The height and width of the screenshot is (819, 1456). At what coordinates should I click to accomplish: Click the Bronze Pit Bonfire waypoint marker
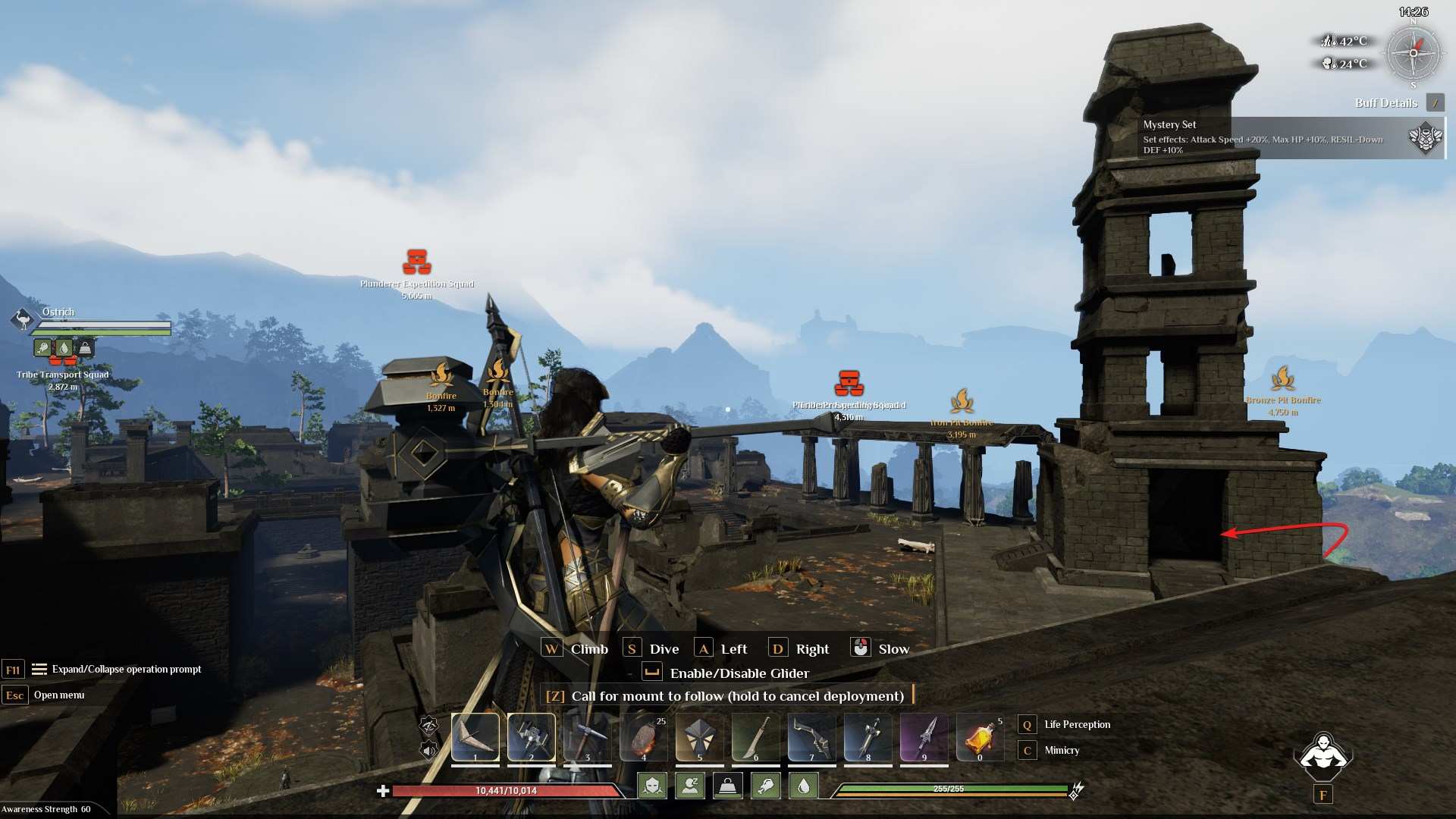pyautogui.click(x=1282, y=378)
